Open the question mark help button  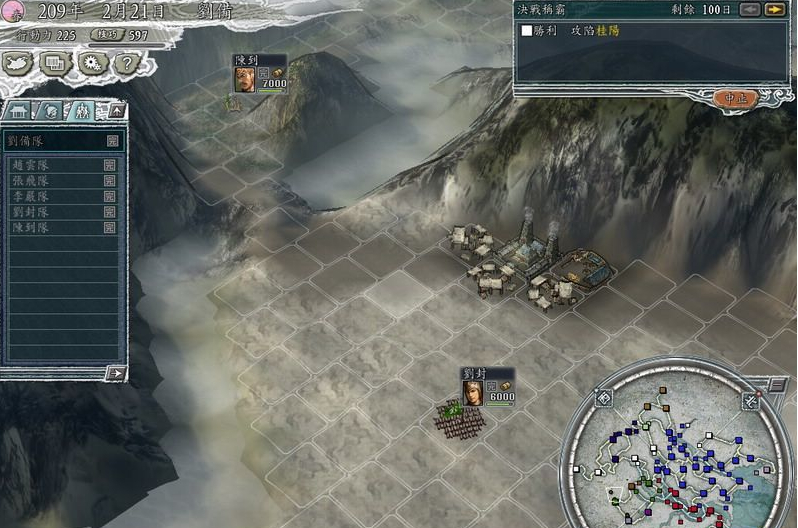point(124,64)
